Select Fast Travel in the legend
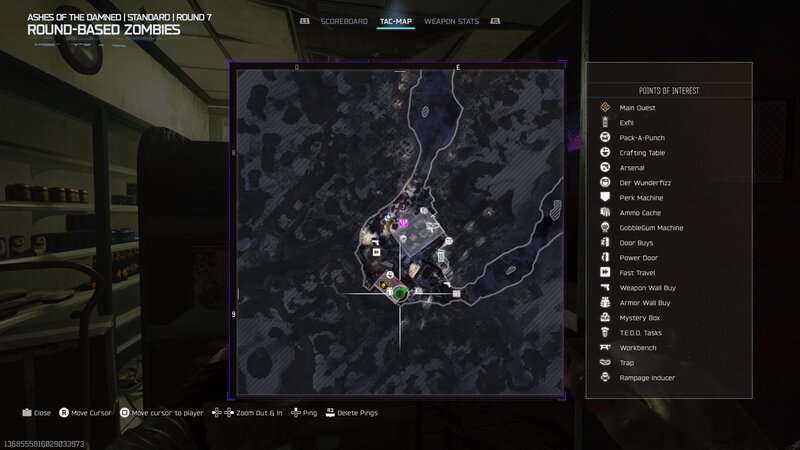The width and height of the screenshot is (800, 450). (x=638, y=273)
